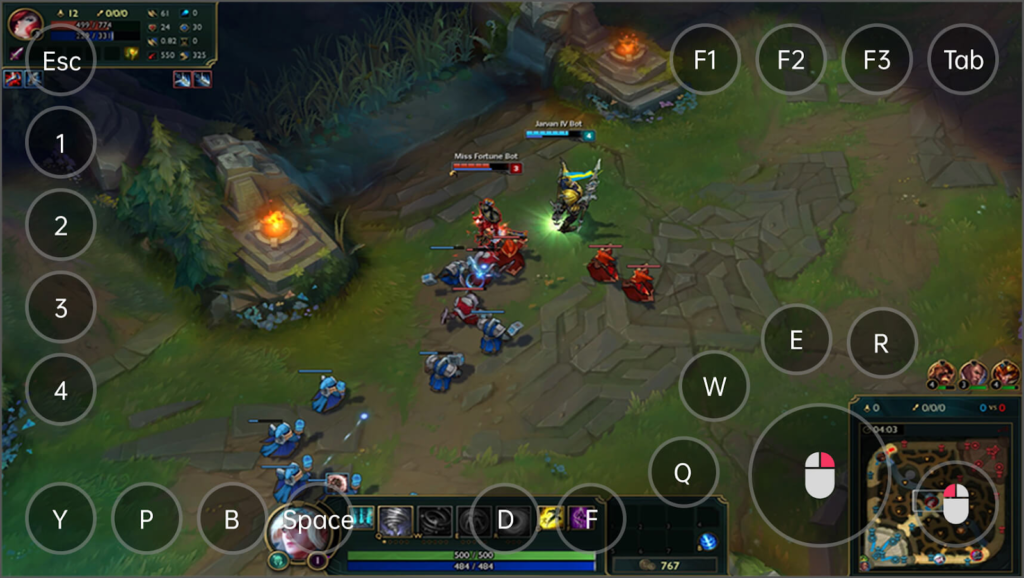Use the yellow Flash summoner spell

(x=551, y=518)
